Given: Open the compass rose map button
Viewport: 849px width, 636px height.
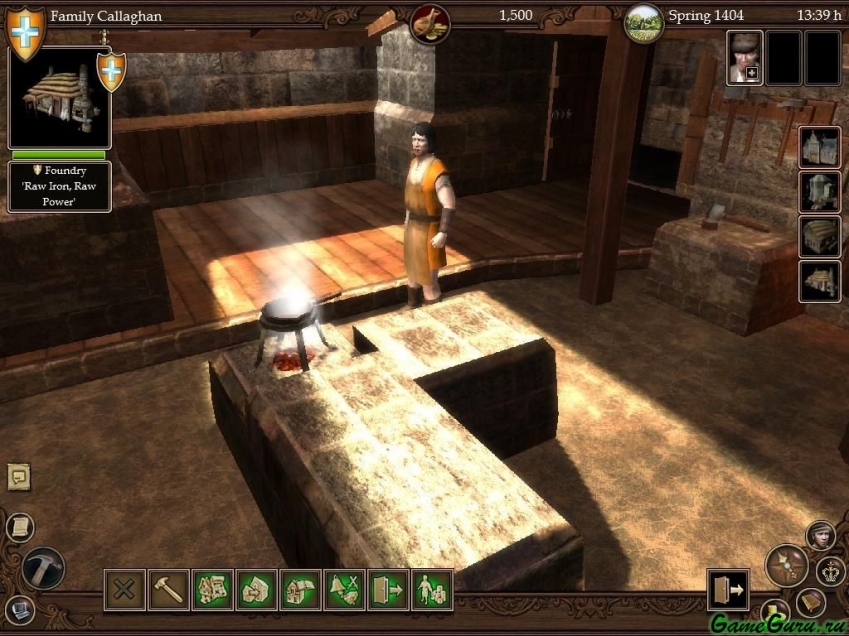Looking at the screenshot, I should click(x=786, y=565).
